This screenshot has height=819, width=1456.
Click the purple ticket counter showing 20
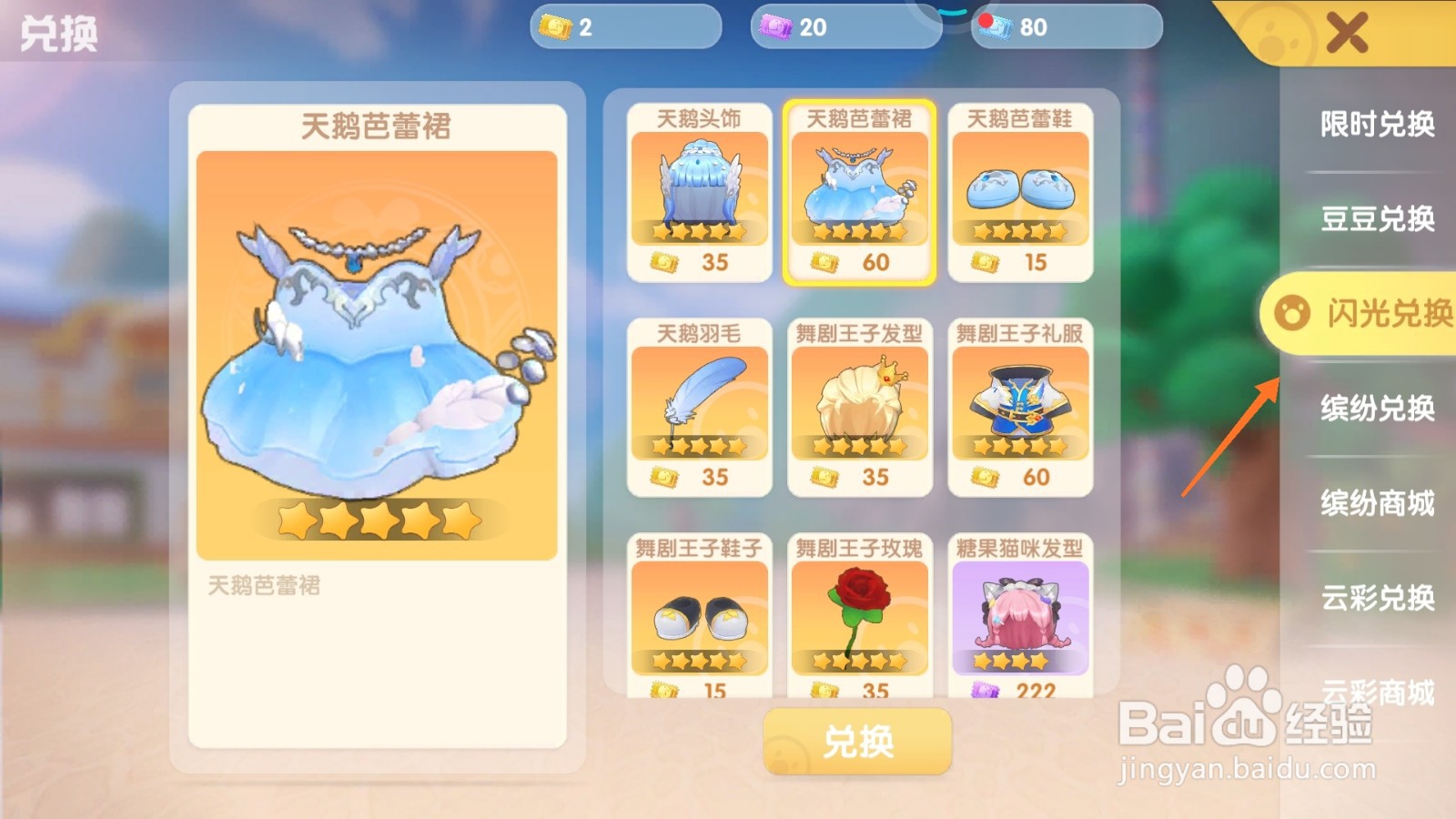pos(844,26)
